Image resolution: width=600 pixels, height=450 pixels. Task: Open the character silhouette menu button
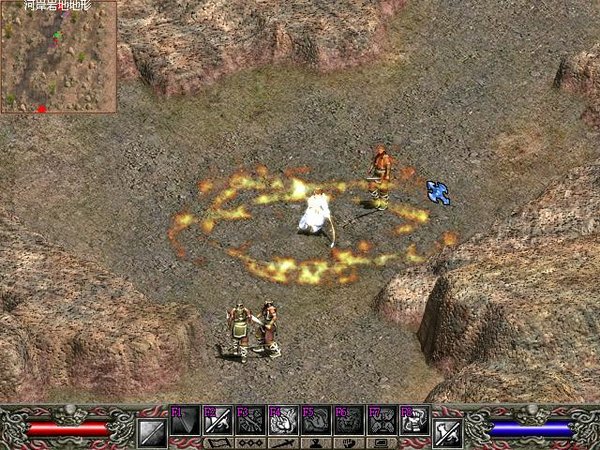(317, 443)
